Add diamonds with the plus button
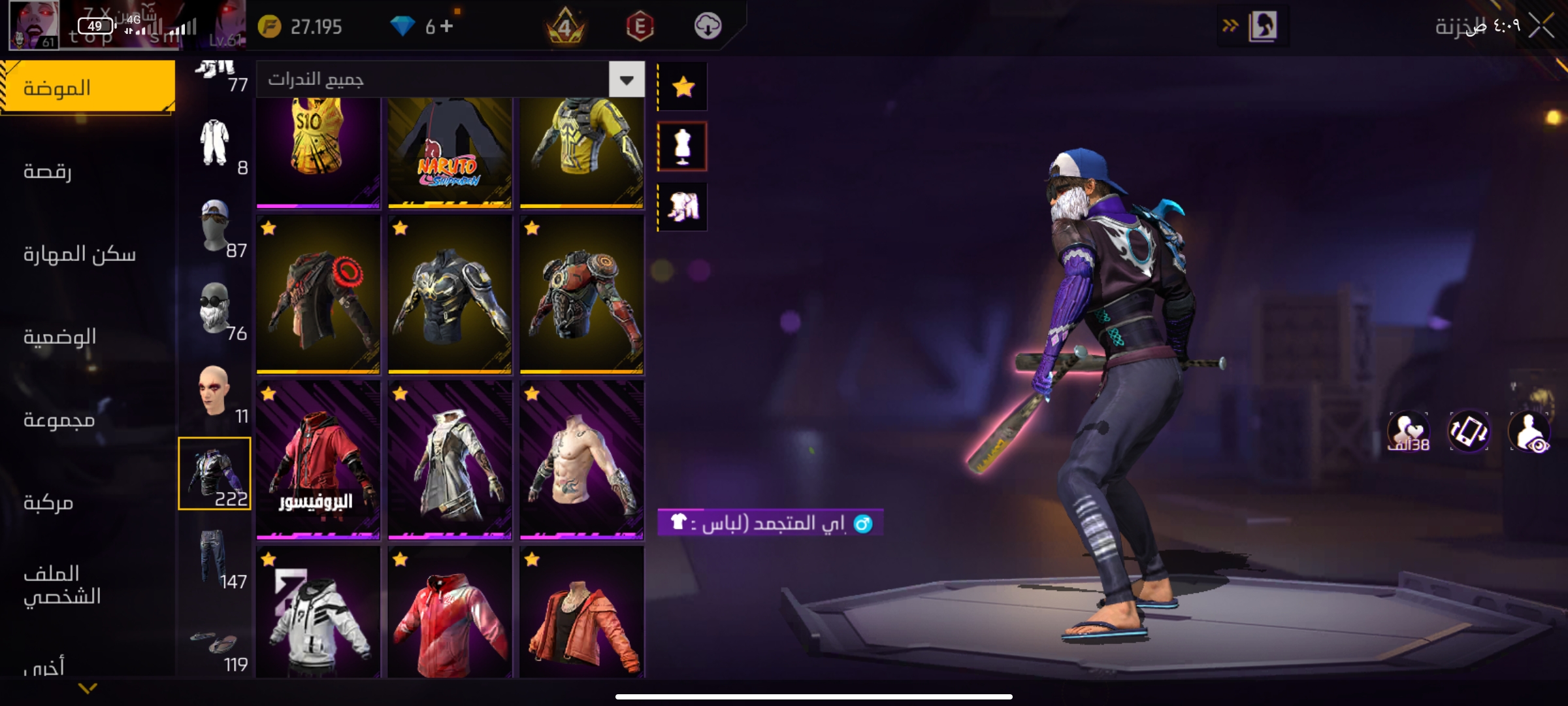 coord(447,26)
